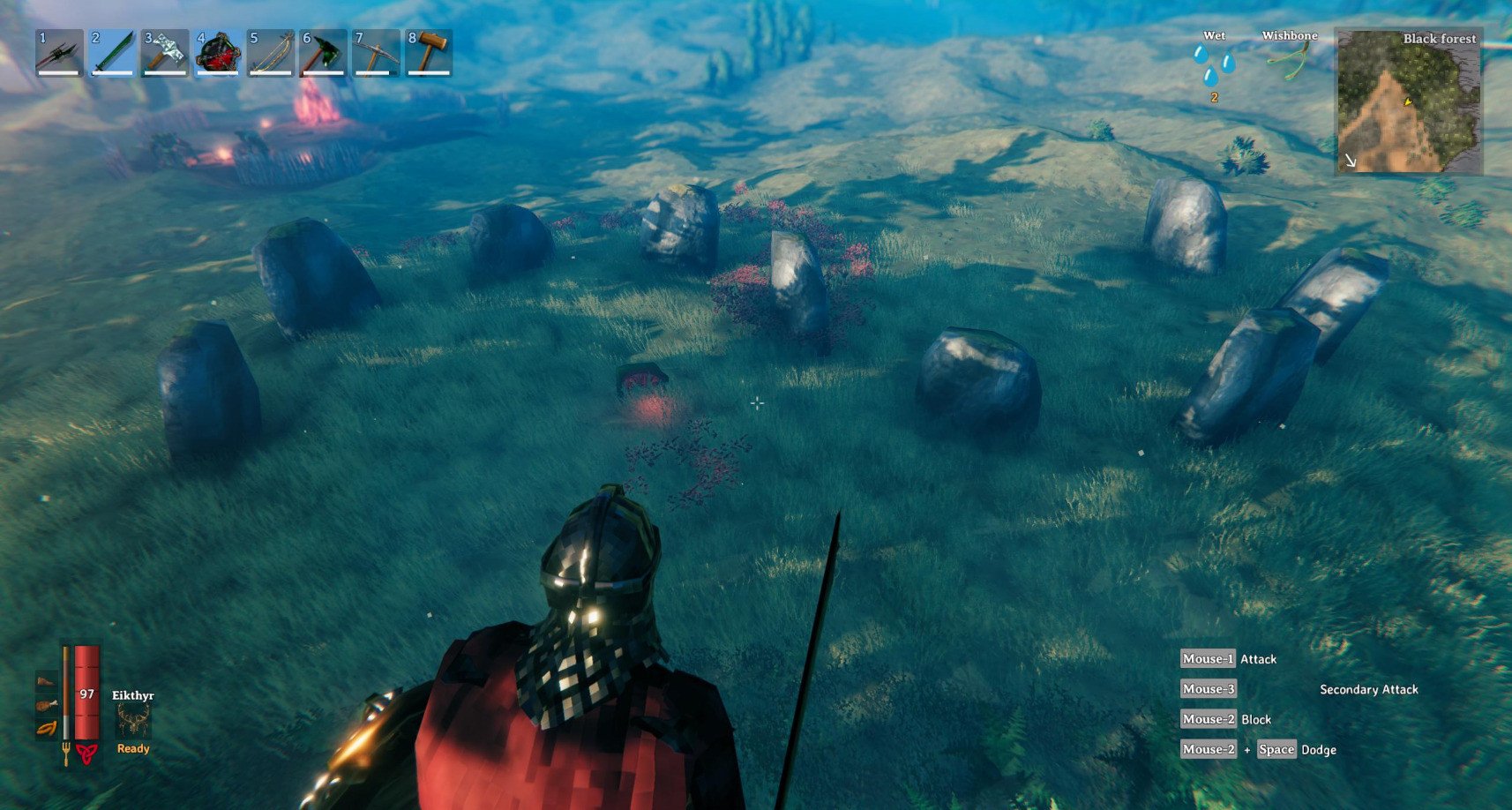Open the Black forest minimap
The image size is (1512, 810).
[x=1409, y=101]
